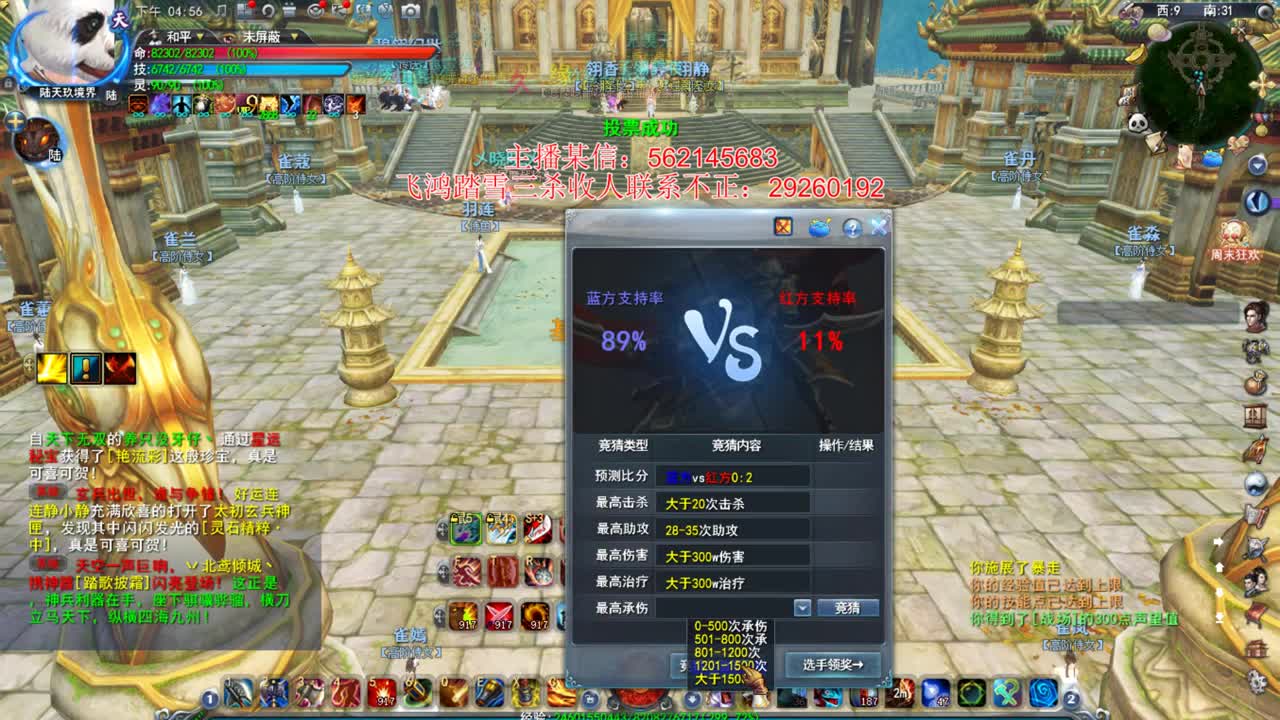Select the crossed-swords battle icon on the betting window
This screenshot has width=1280, height=720.
point(783,228)
